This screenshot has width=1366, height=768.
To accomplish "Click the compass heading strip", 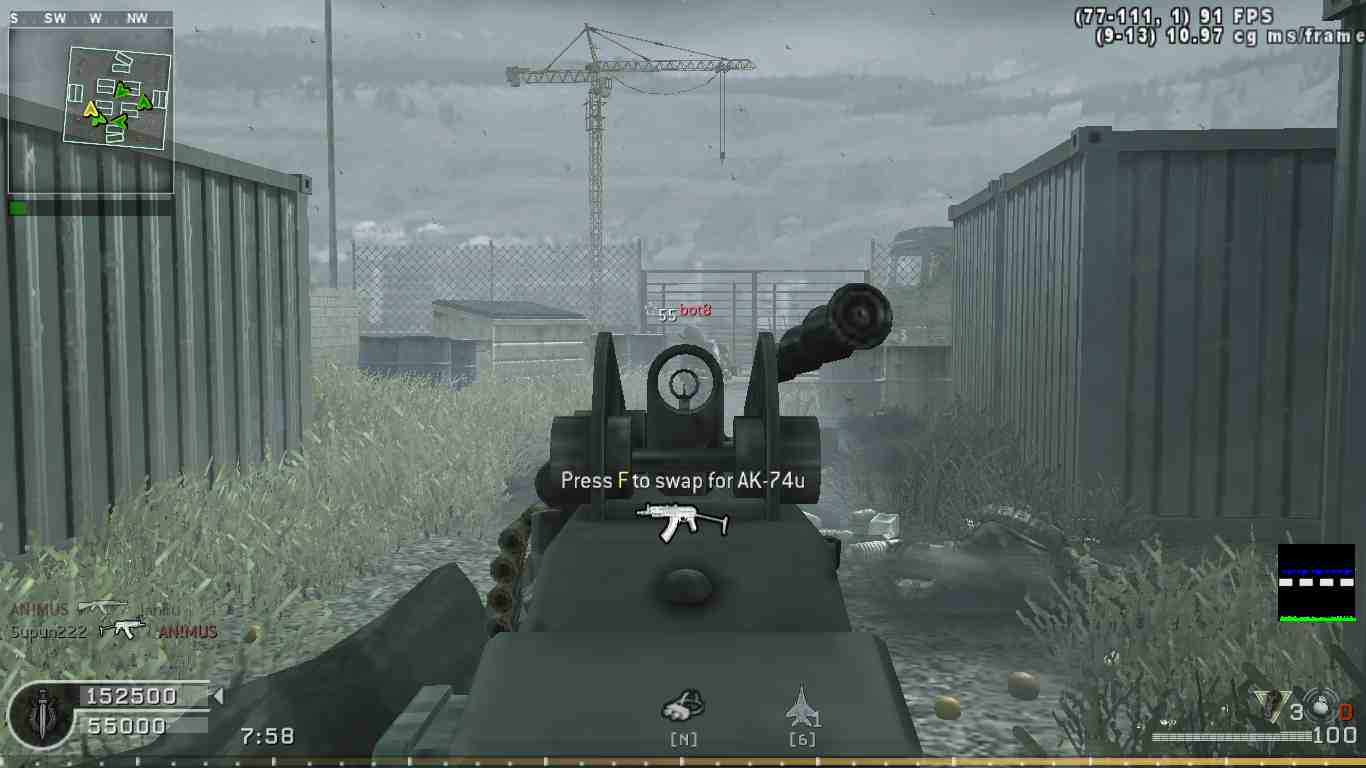I will [91, 18].
